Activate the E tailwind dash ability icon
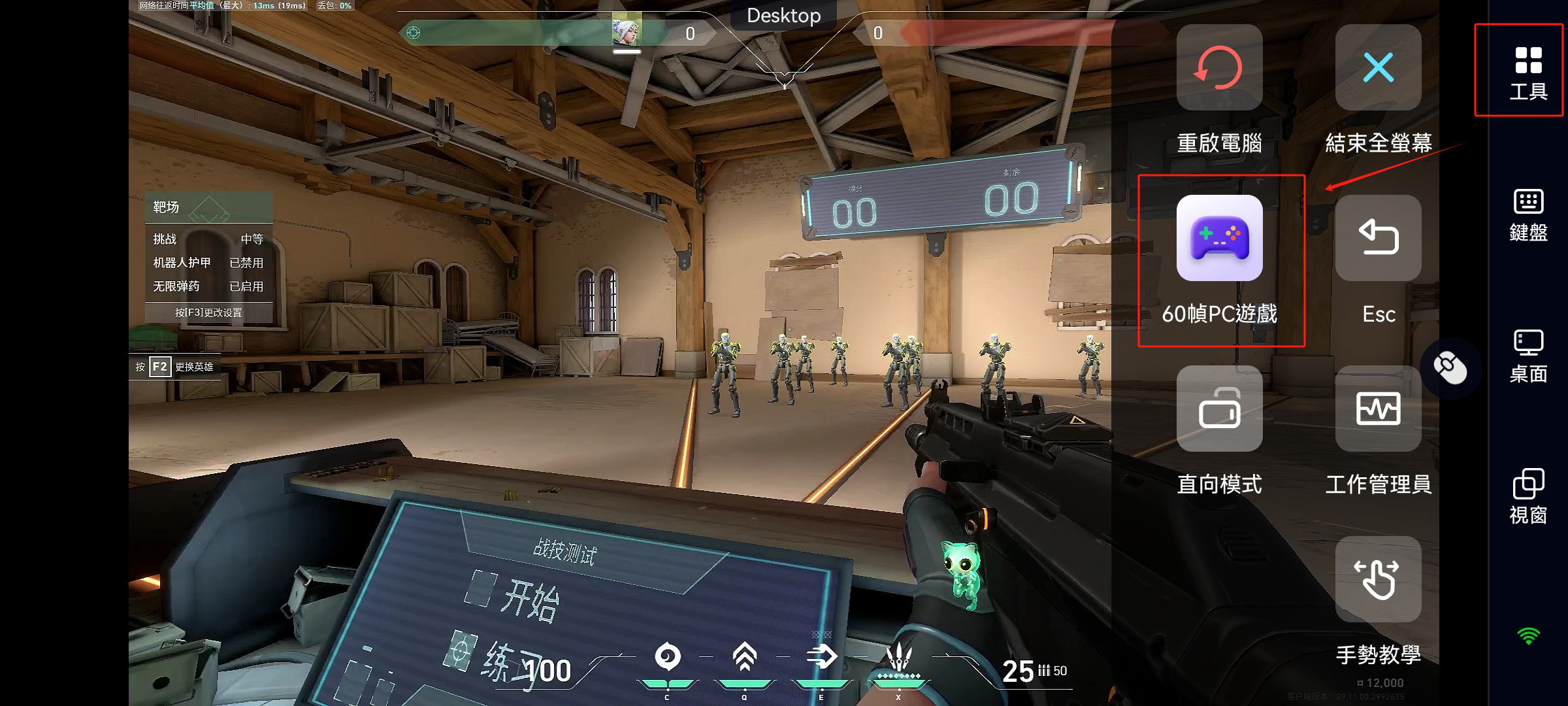 point(821,657)
